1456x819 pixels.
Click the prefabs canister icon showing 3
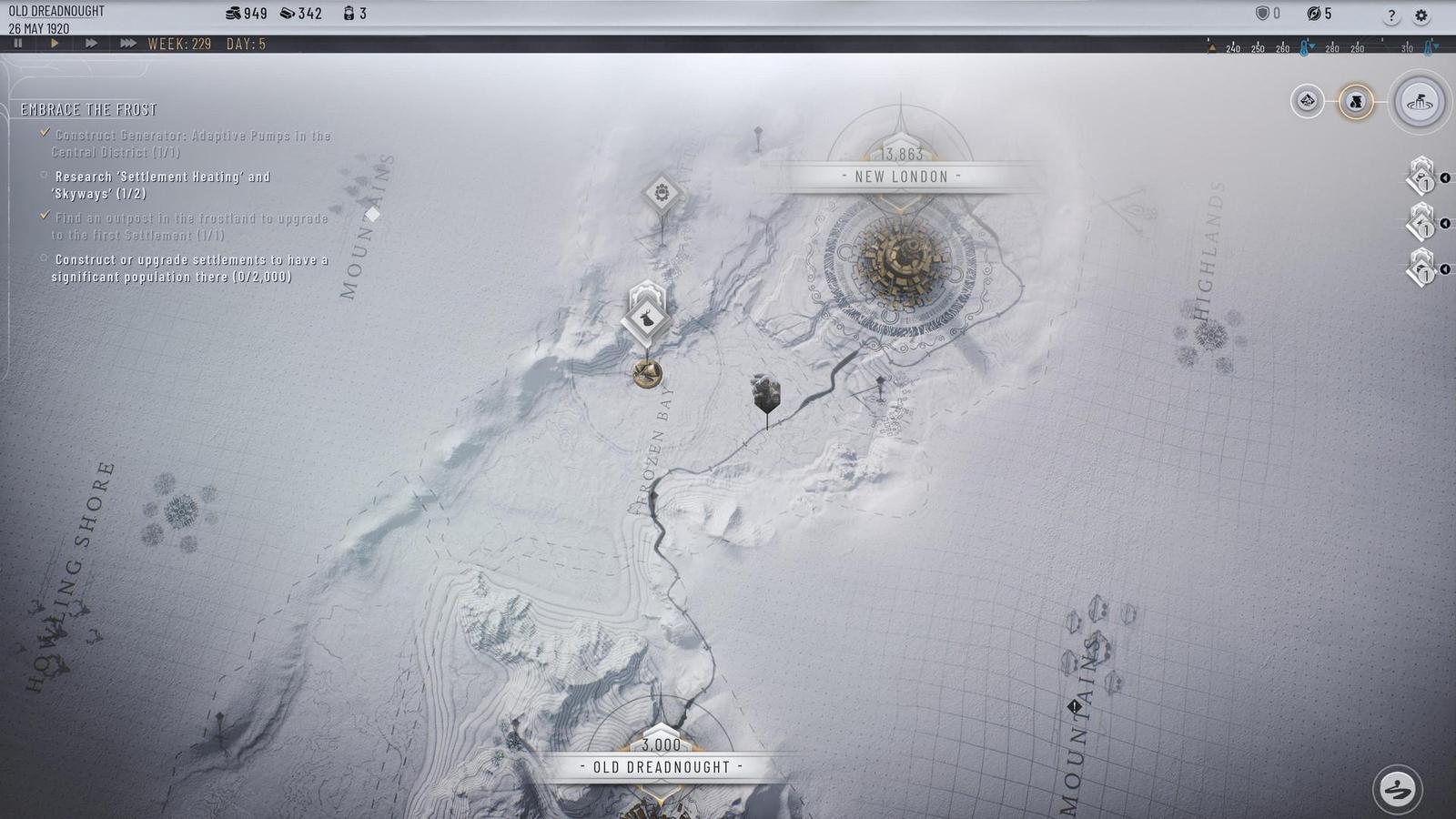(x=348, y=14)
